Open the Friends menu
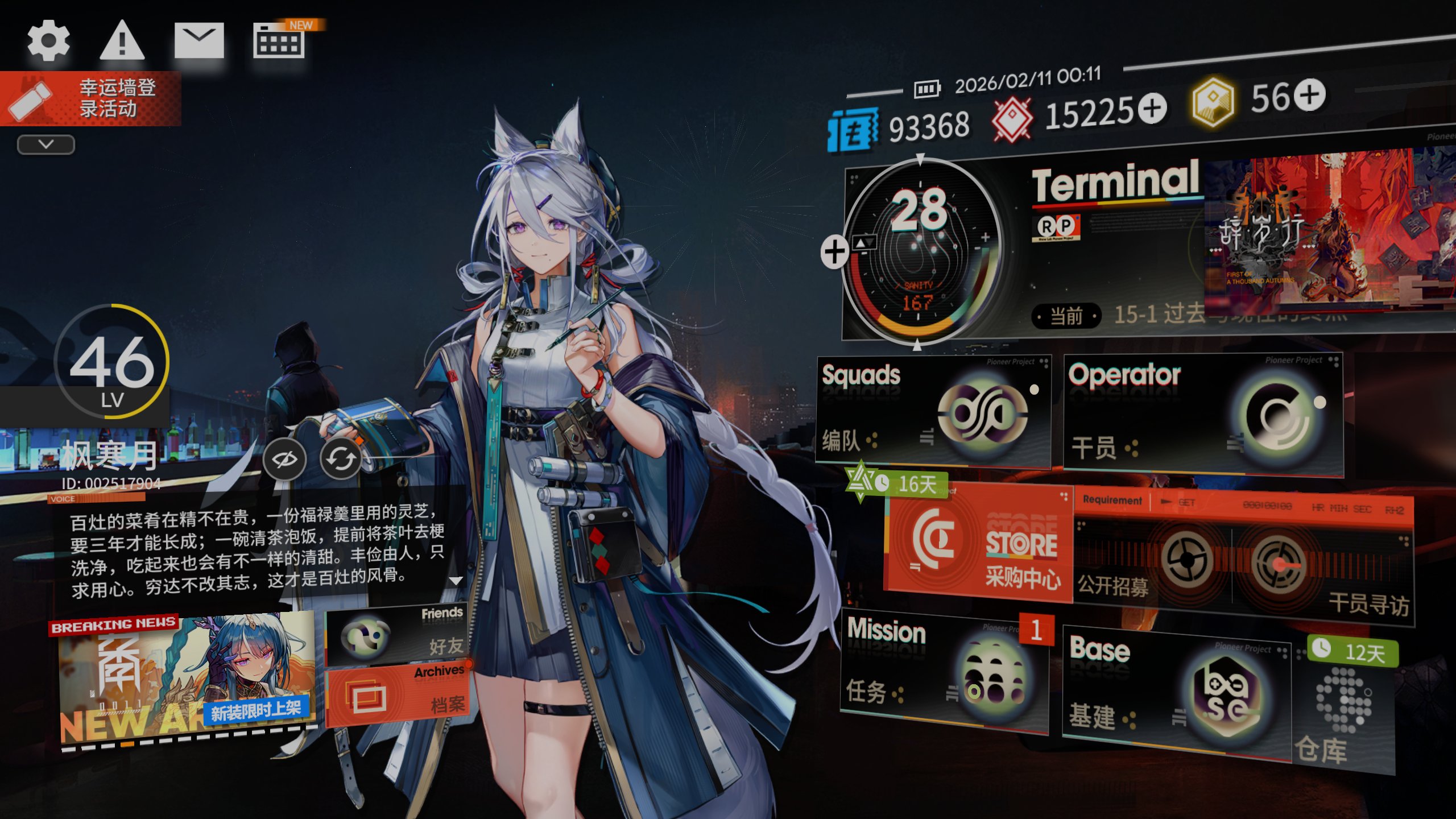This screenshot has height=819, width=1456. click(396, 634)
